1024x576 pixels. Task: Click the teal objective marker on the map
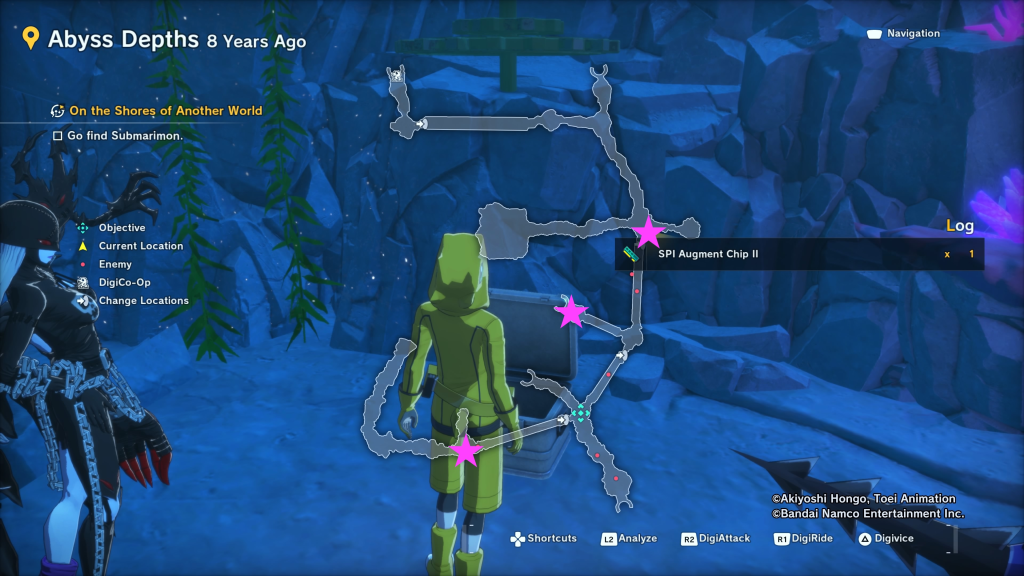(x=580, y=412)
